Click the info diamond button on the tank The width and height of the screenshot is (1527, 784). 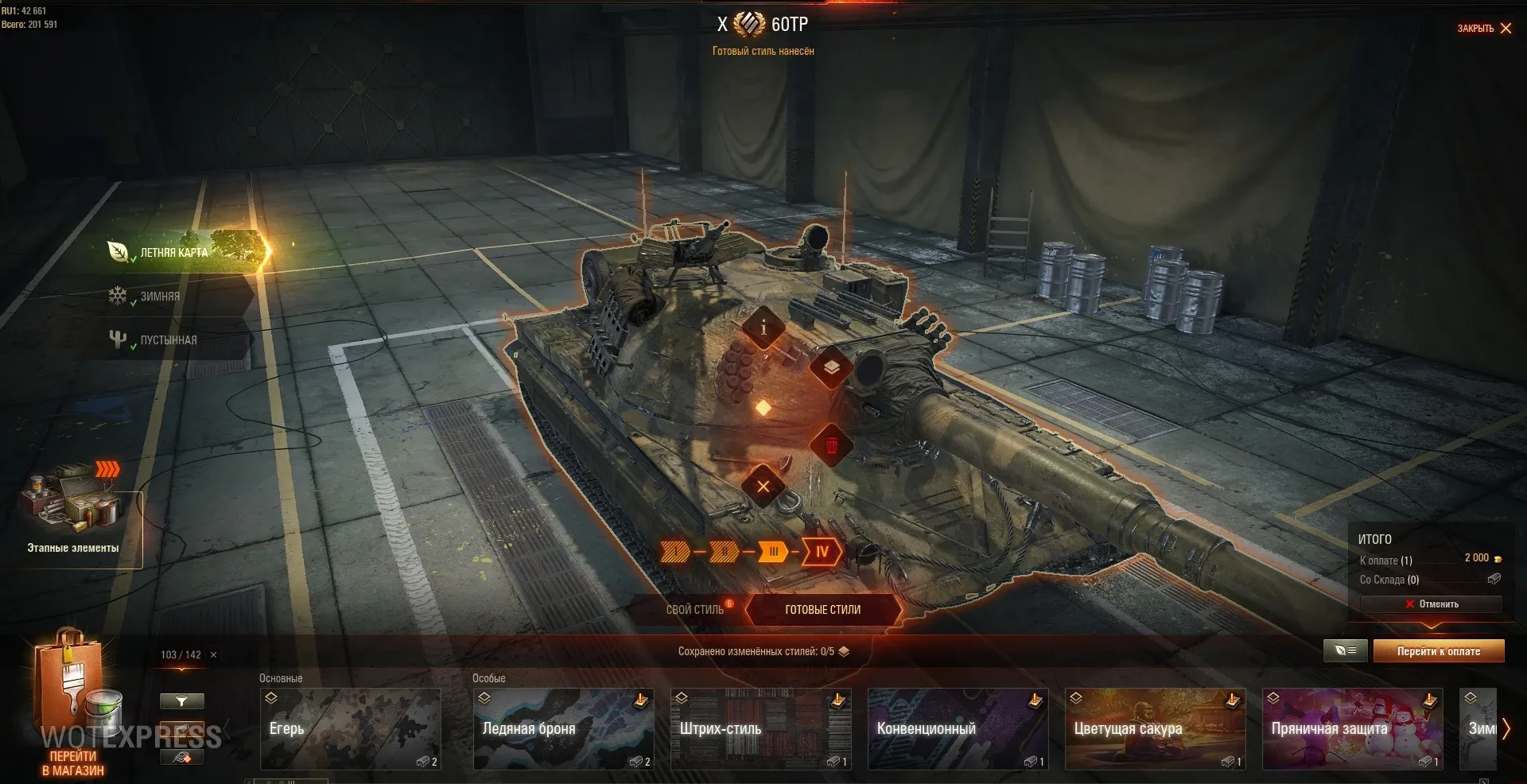click(763, 328)
